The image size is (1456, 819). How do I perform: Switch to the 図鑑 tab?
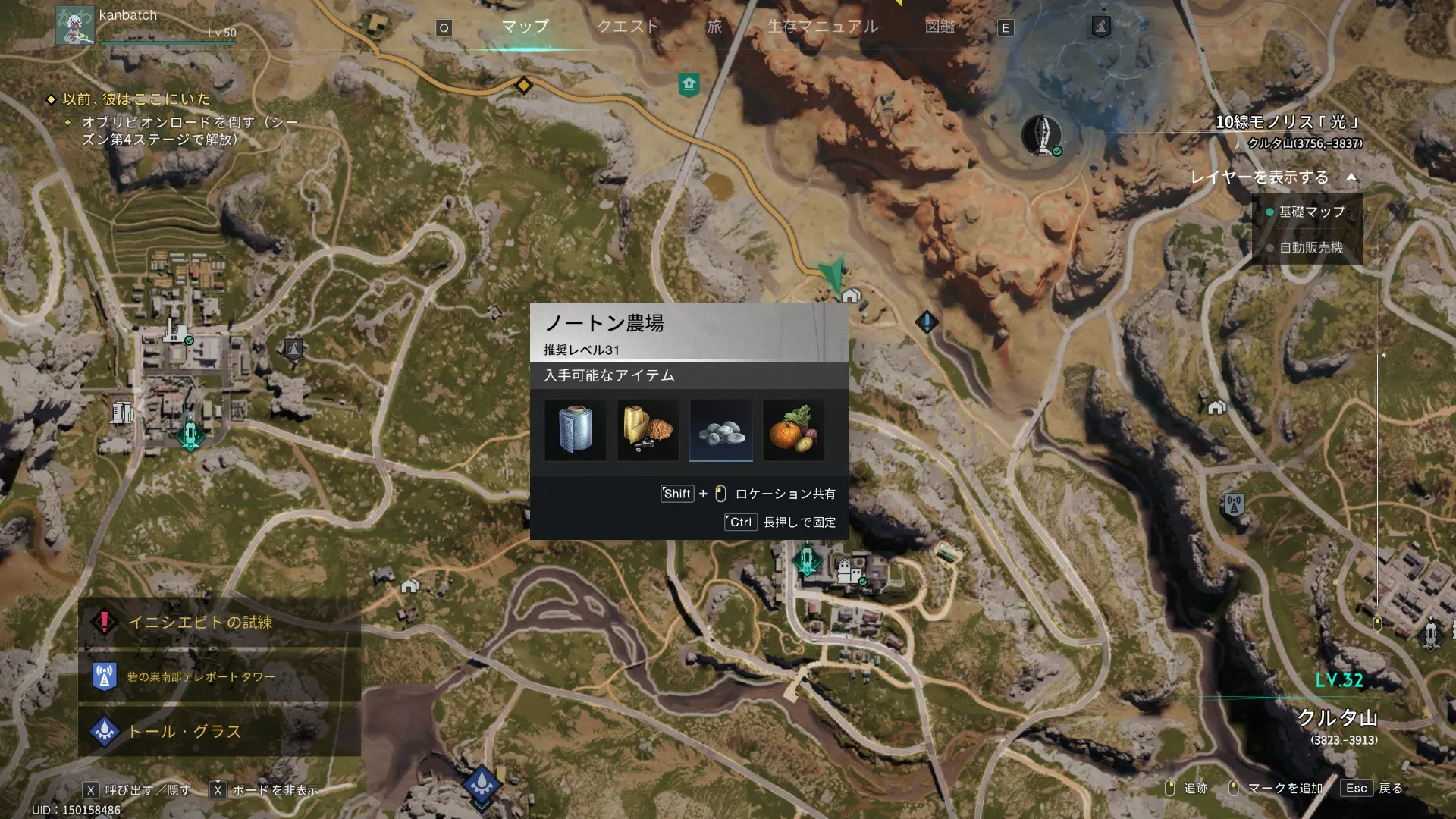(x=940, y=27)
